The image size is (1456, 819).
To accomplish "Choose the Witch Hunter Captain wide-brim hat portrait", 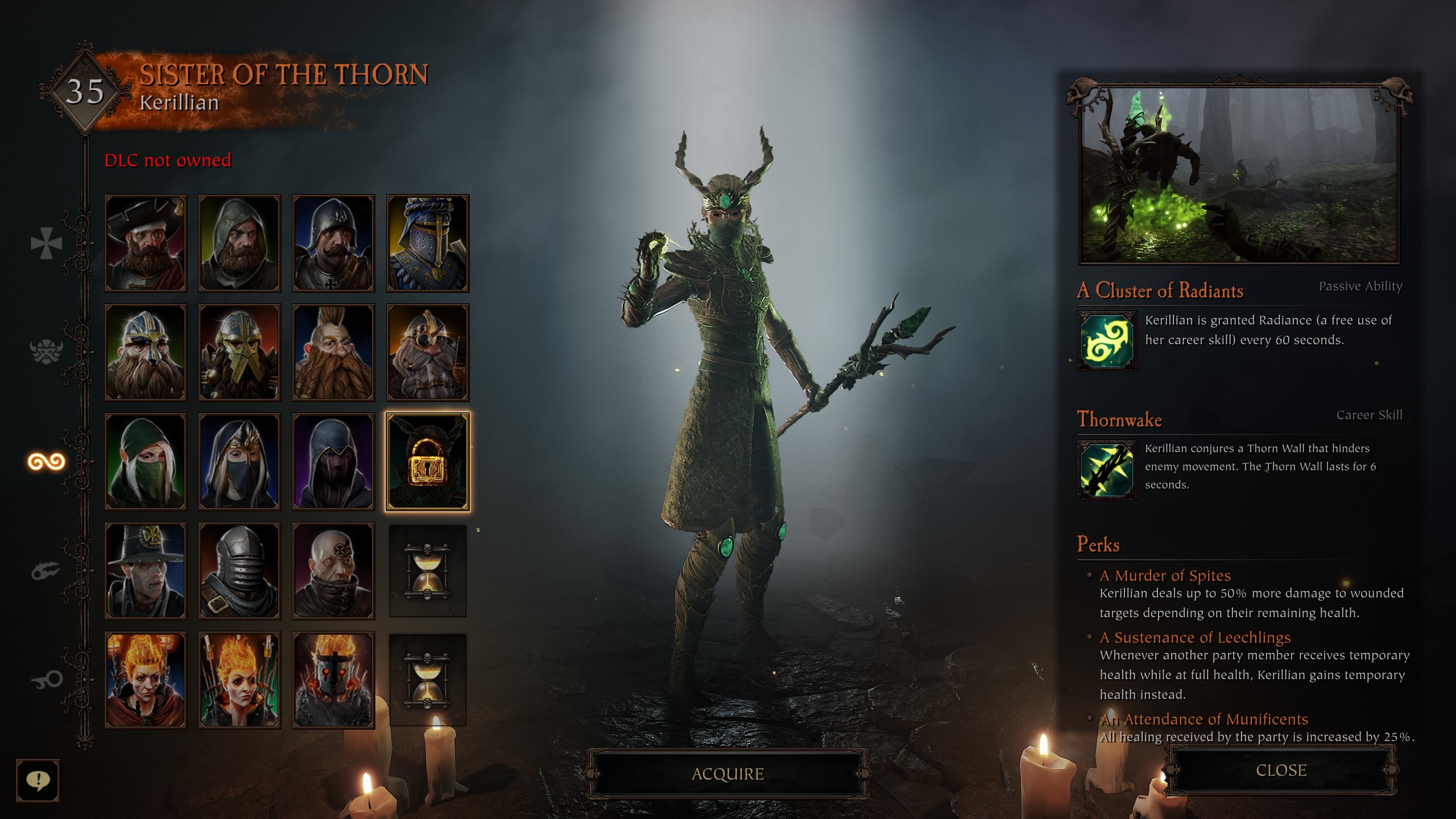I will 146,571.
